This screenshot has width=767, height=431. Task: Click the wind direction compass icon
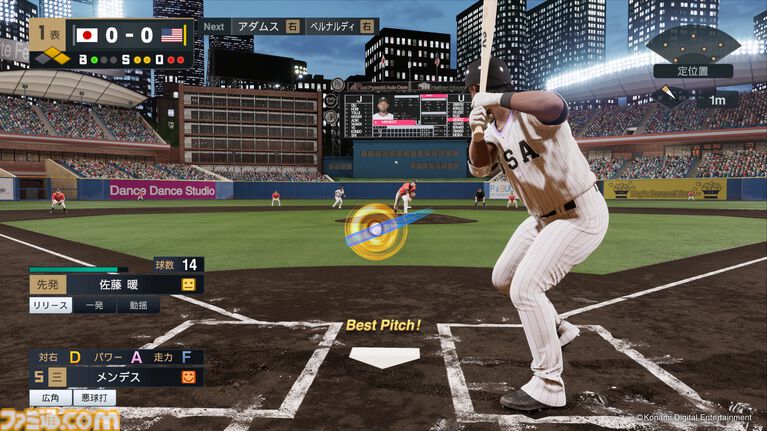[x=667, y=98]
